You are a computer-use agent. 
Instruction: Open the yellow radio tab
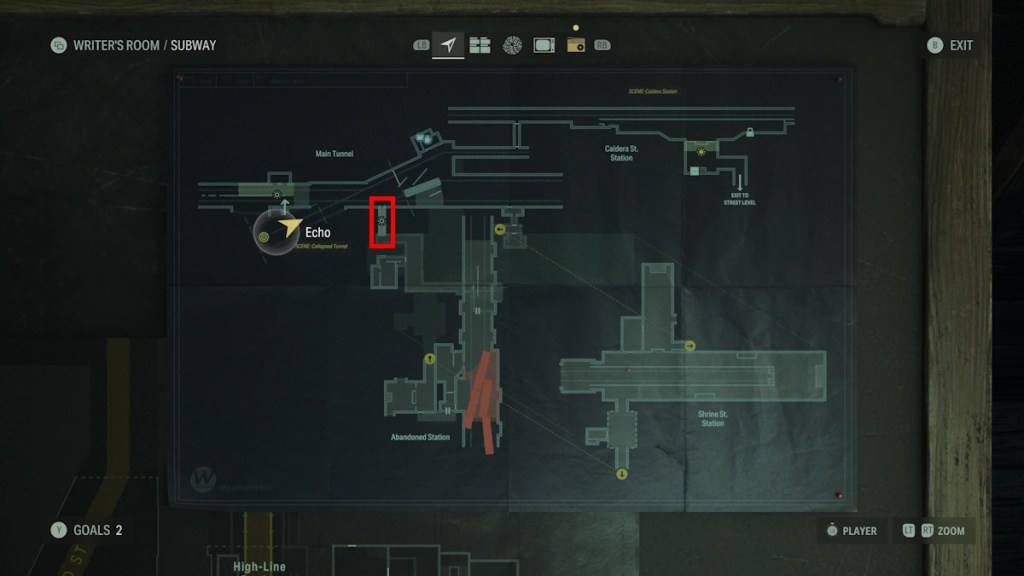tap(575, 45)
